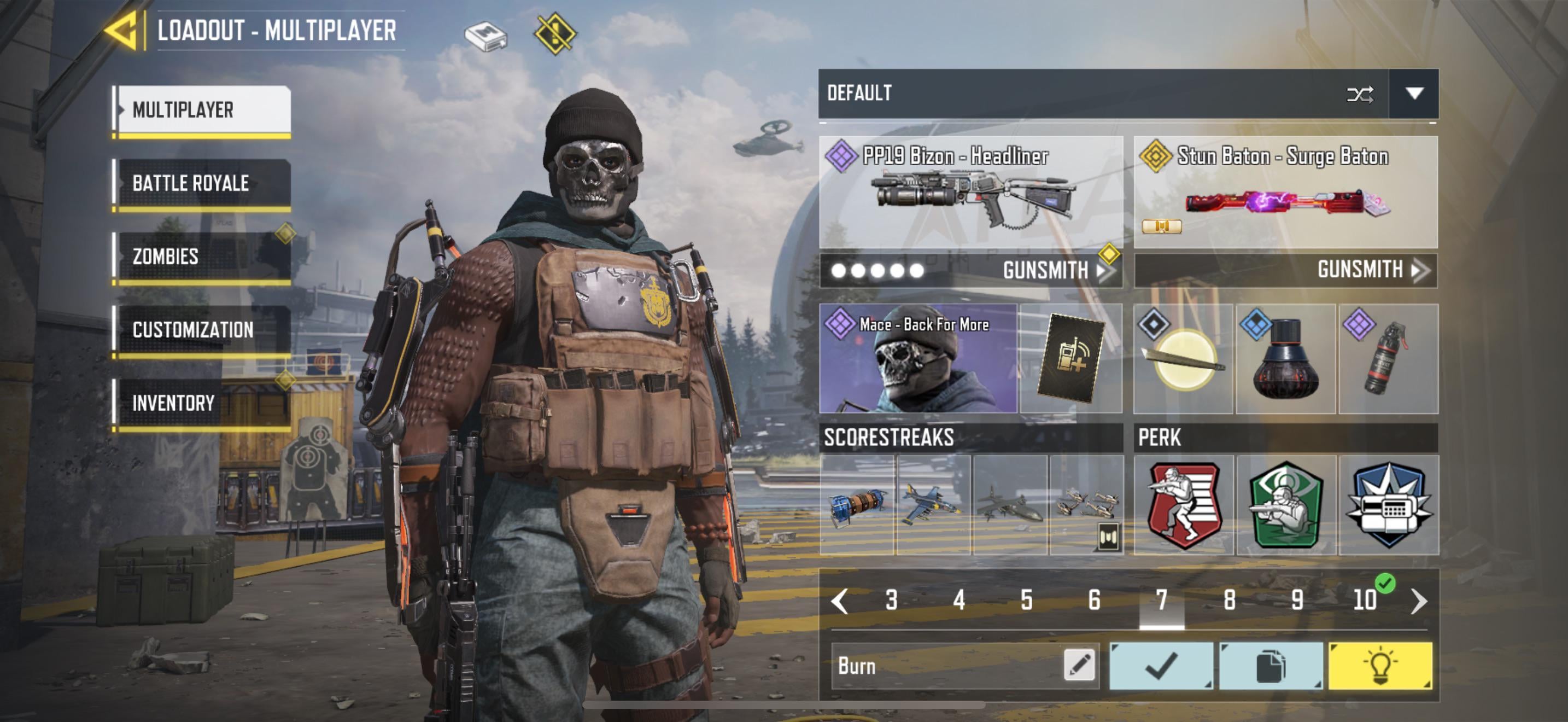This screenshot has width=1568, height=722.
Task: Select the red and white soldier perk
Action: pos(1183,505)
